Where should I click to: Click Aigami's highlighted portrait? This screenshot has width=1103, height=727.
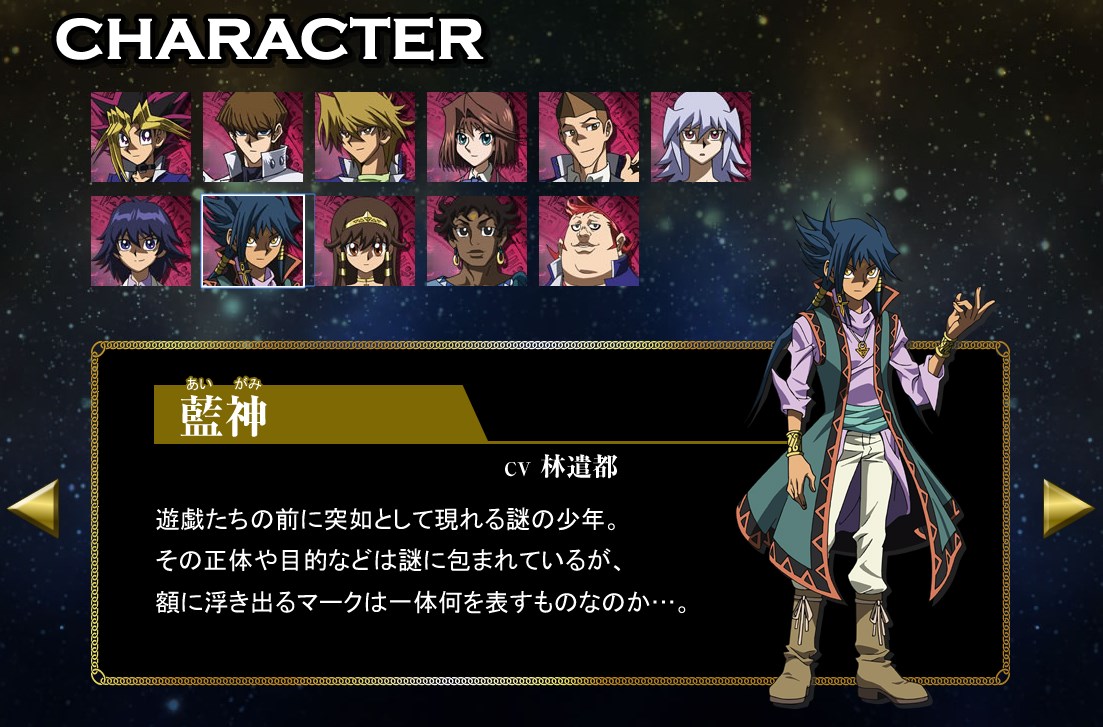[252, 241]
